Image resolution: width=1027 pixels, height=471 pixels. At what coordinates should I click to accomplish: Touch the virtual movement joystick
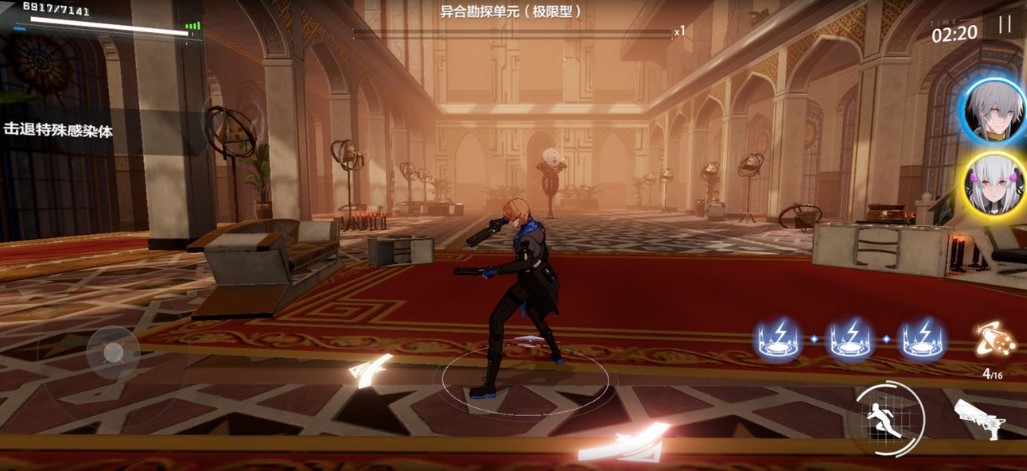[x=113, y=352]
